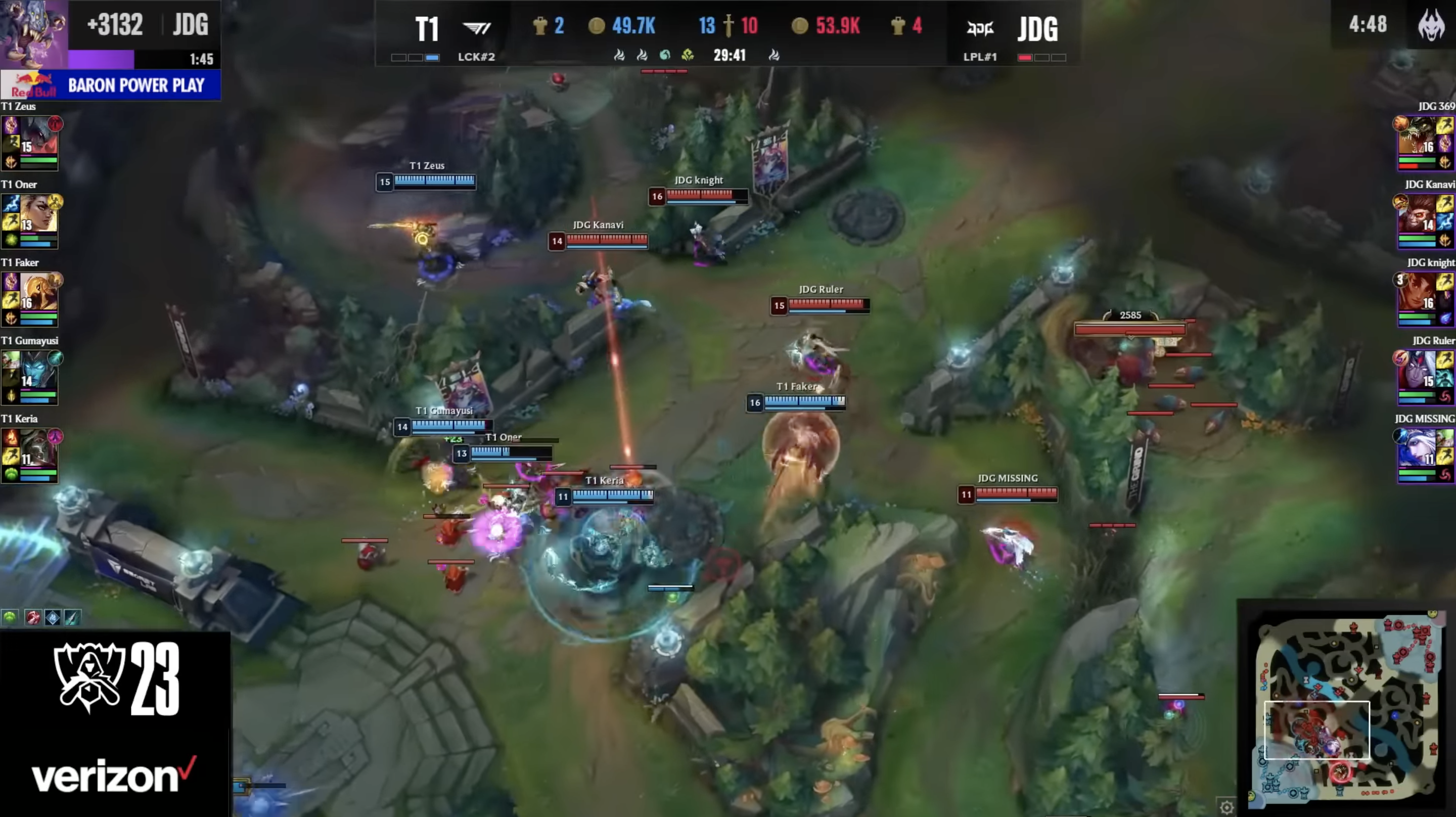Open the gear settings button beside minimap

pyautogui.click(x=1226, y=807)
